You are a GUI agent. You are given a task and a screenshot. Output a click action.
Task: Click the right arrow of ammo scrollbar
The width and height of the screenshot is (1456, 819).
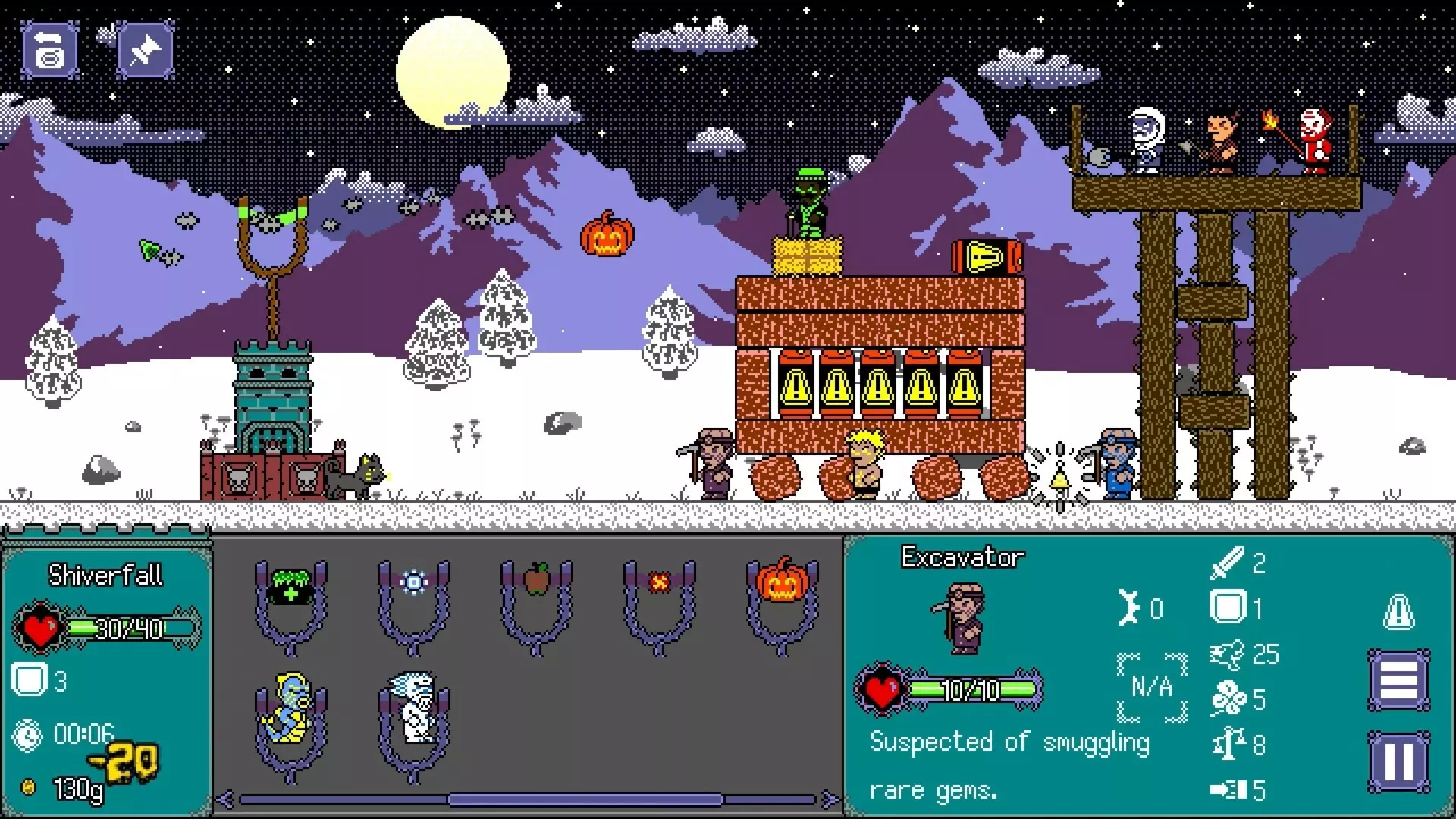(x=830, y=799)
